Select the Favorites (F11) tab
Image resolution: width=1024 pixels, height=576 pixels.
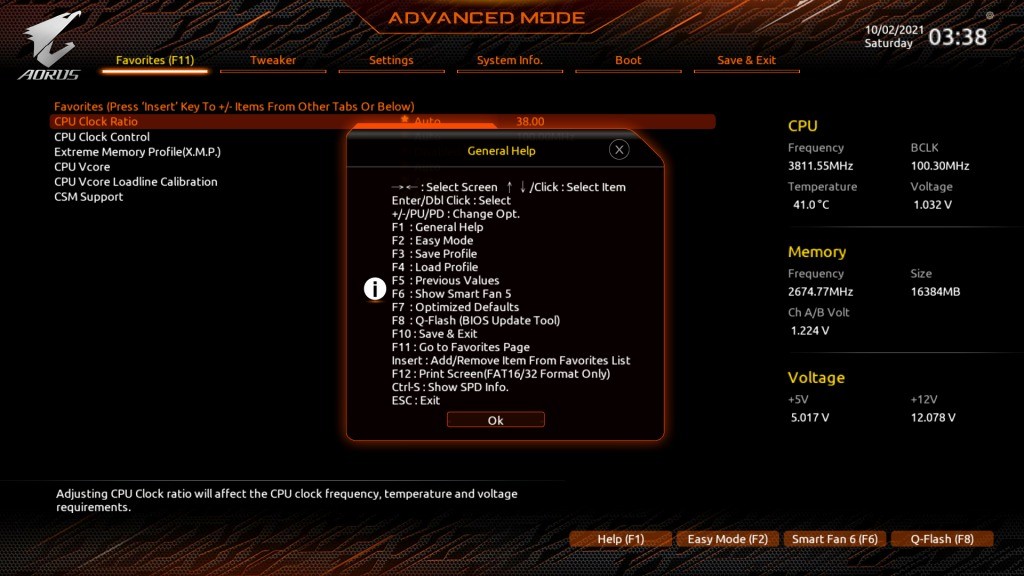[155, 61]
